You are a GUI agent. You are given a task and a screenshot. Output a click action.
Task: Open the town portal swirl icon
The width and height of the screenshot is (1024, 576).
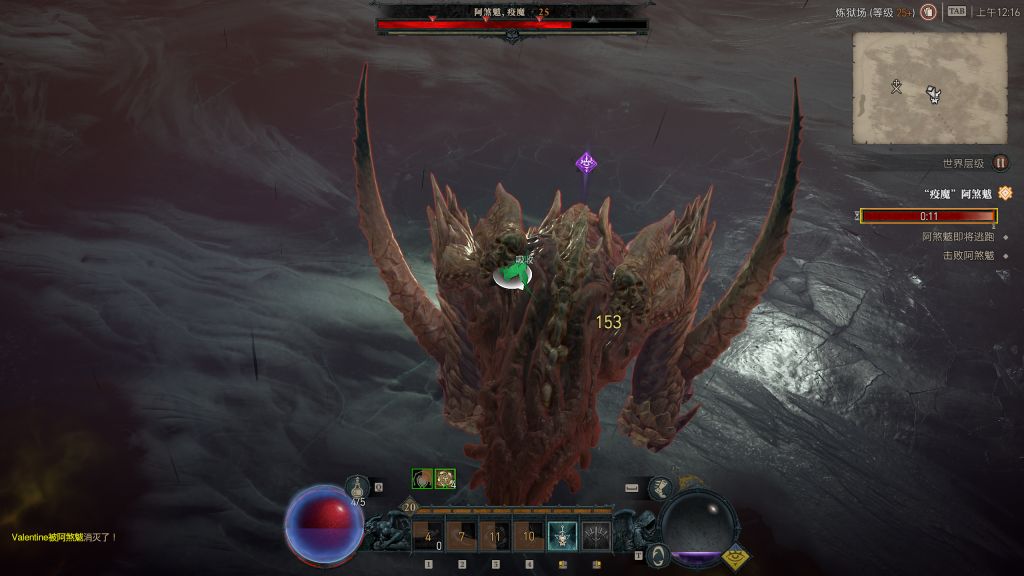(656, 554)
